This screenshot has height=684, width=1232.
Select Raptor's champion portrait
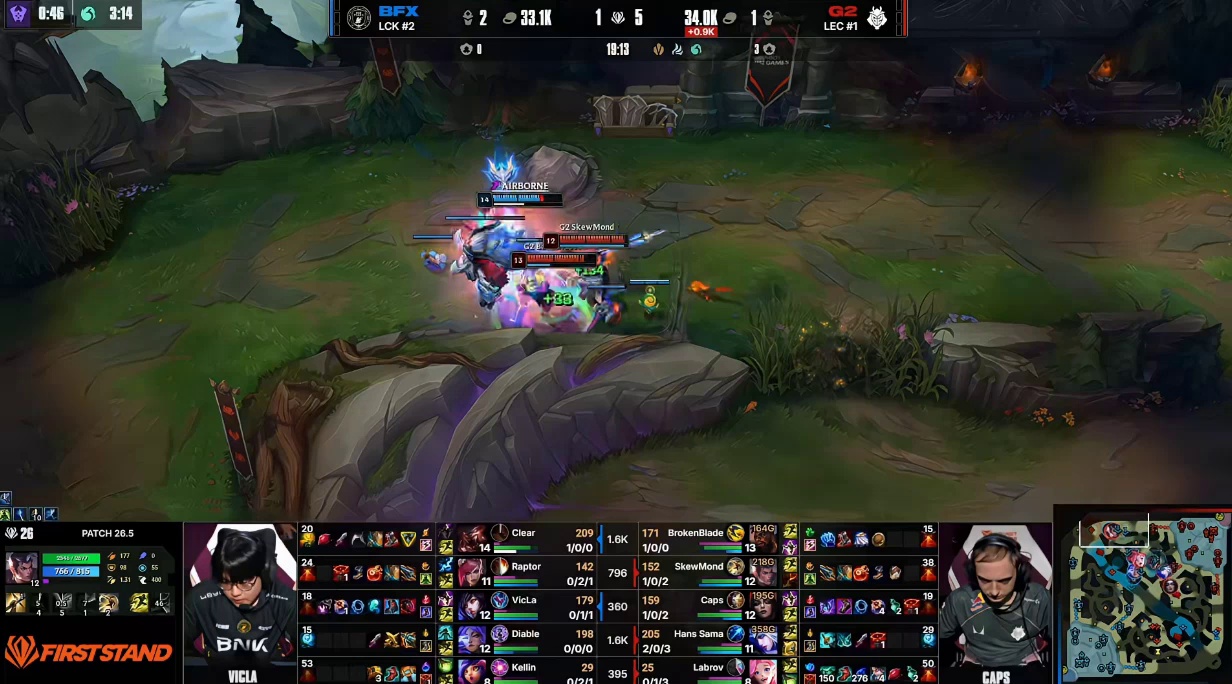click(x=470, y=572)
